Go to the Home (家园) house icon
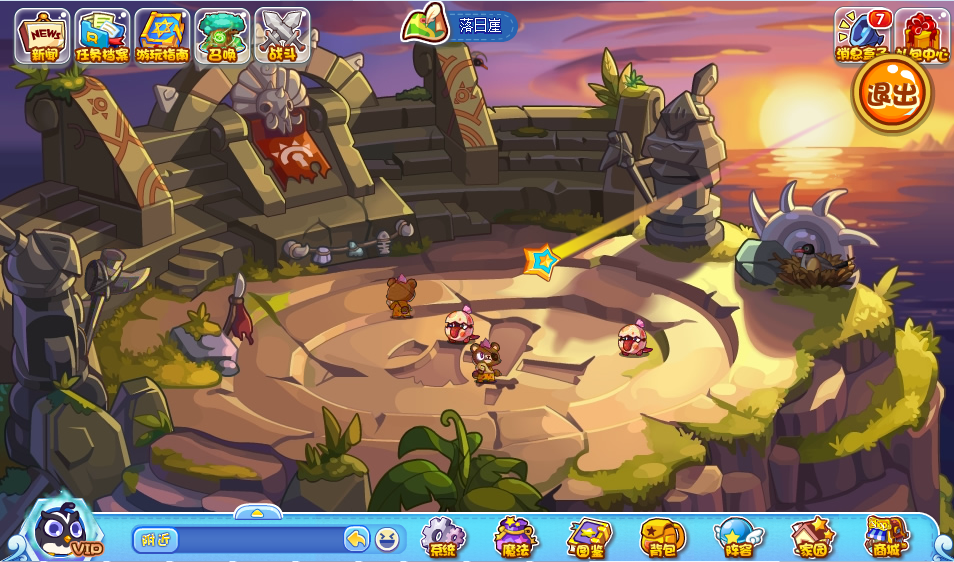Viewport: 954px width, 562px height. click(x=810, y=537)
